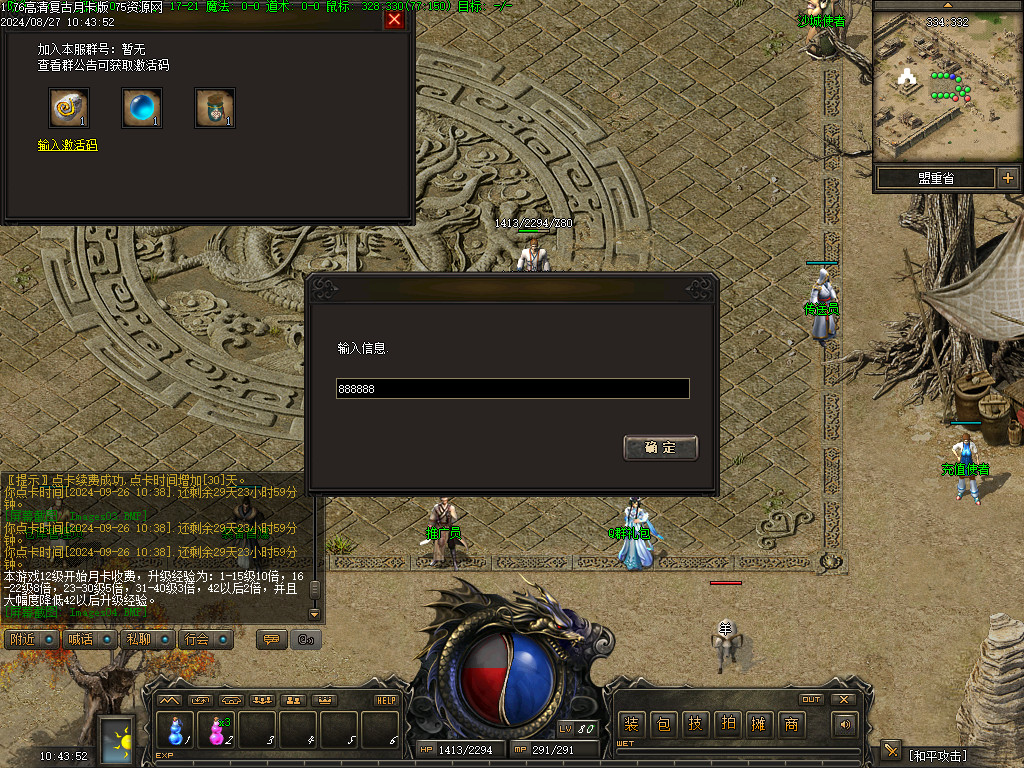This screenshot has width=1024, height=768.
Task: Use the blue potion in hotbar slot 1
Action: coord(176,730)
